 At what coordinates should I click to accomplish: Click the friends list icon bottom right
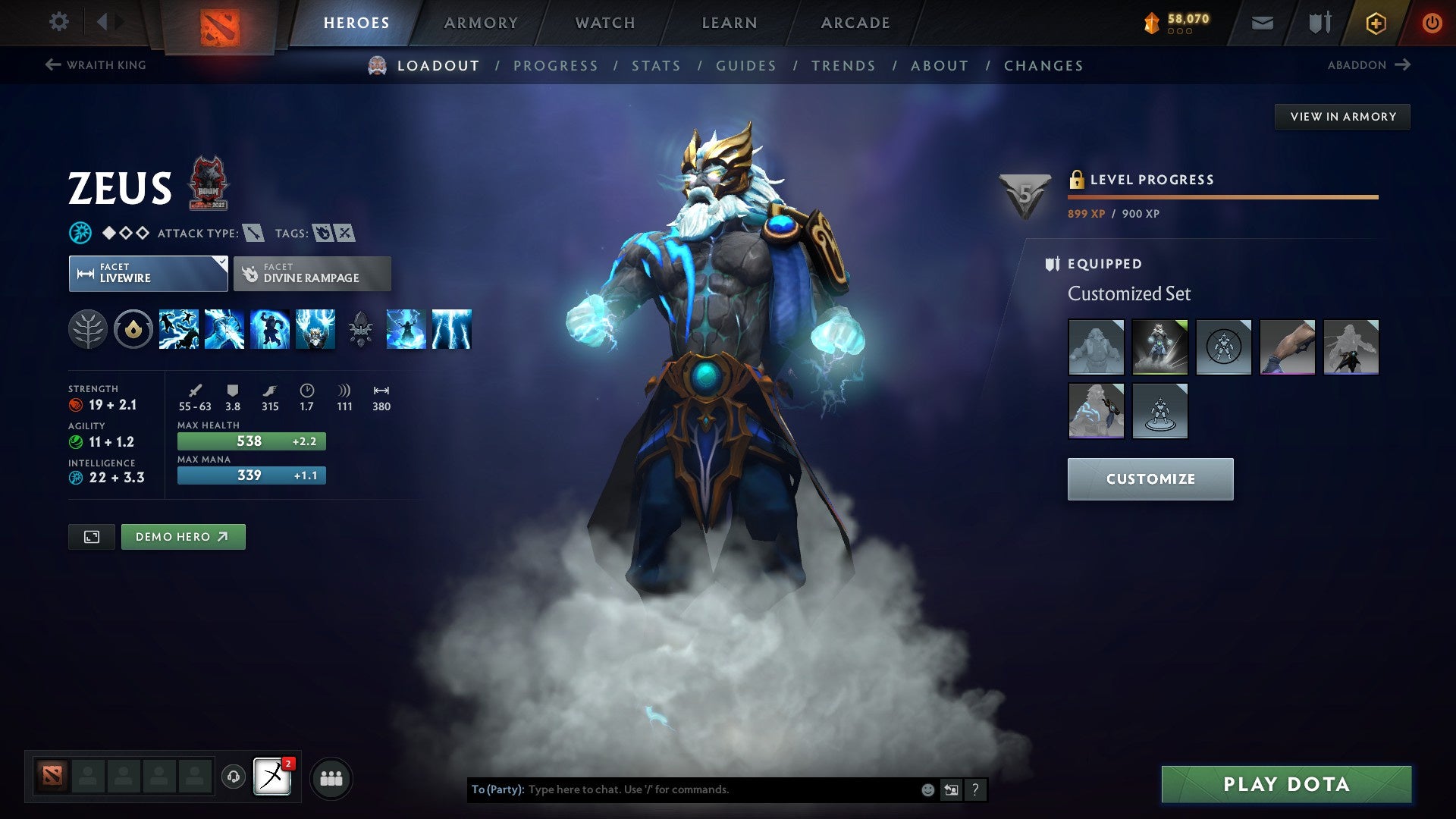[330, 777]
